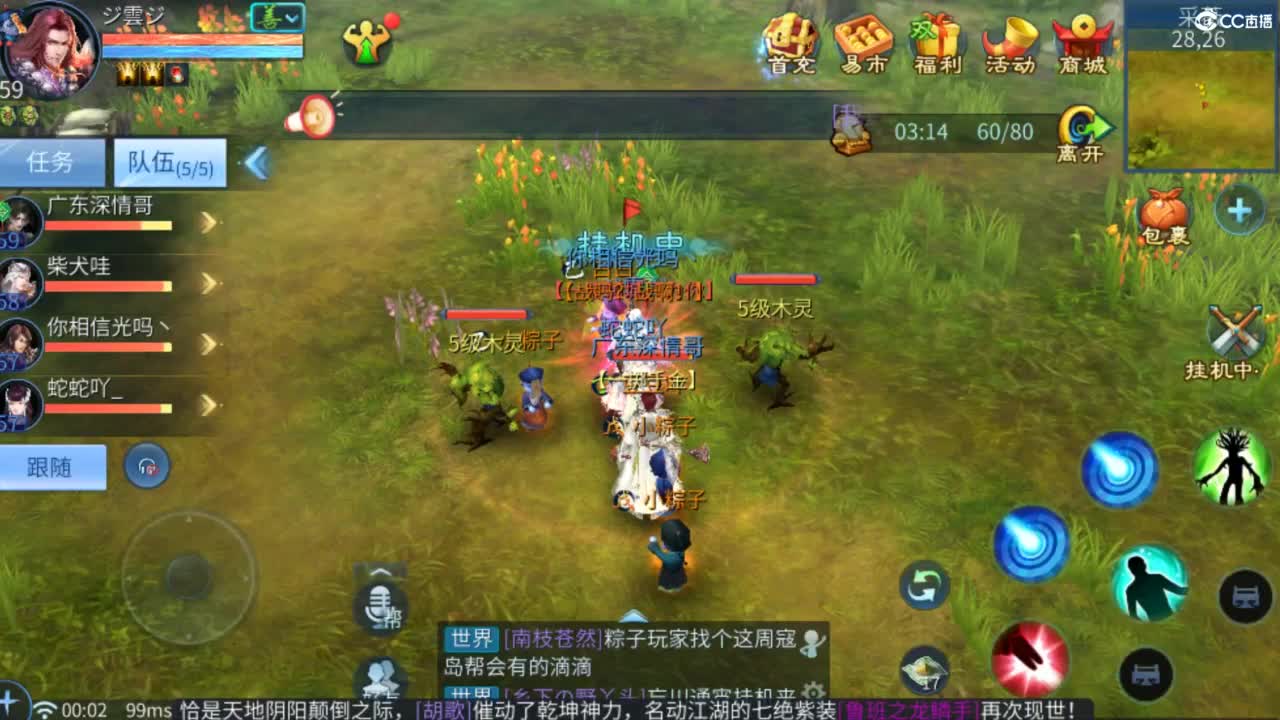Switch to the 任务 tab
Image resolution: width=1280 pixels, height=720 pixels.
pyautogui.click(x=52, y=163)
